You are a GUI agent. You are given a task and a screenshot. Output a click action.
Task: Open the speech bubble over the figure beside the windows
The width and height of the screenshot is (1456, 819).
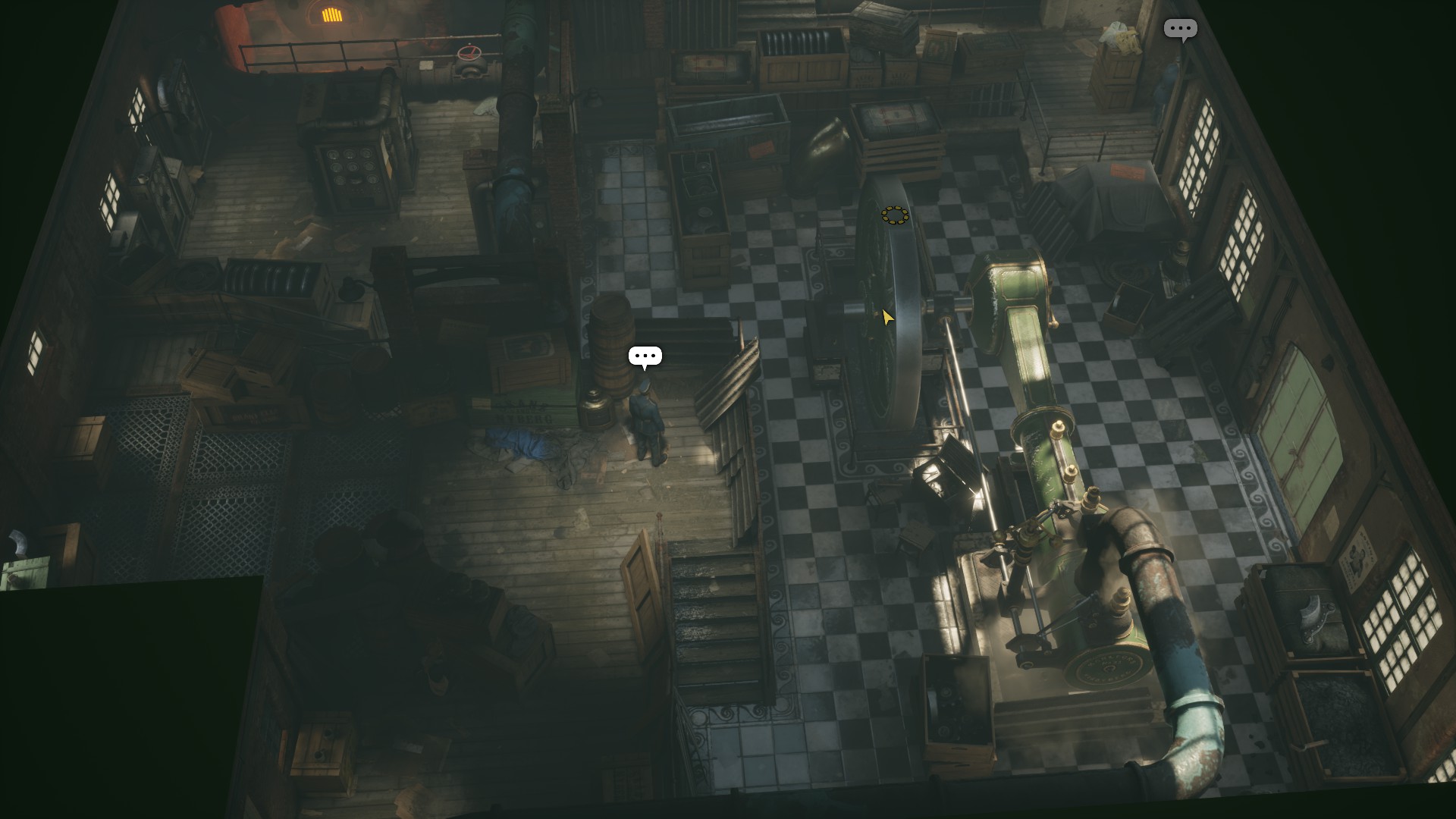tap(1180, 30)
